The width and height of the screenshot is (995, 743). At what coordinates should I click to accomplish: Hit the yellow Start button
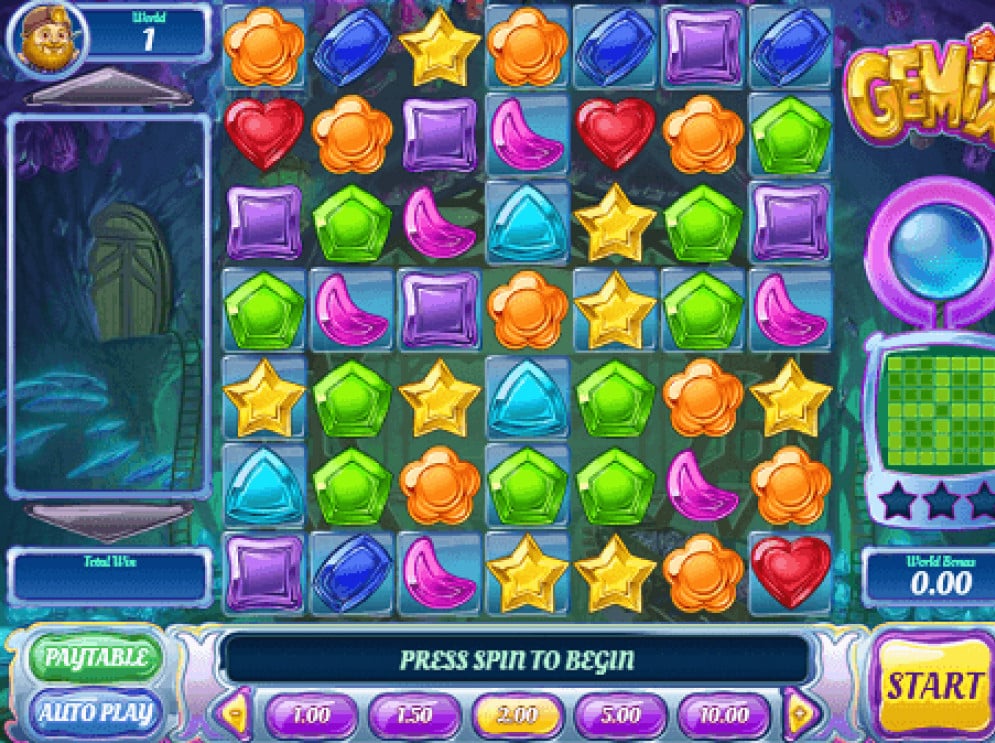tap(933, 687)
